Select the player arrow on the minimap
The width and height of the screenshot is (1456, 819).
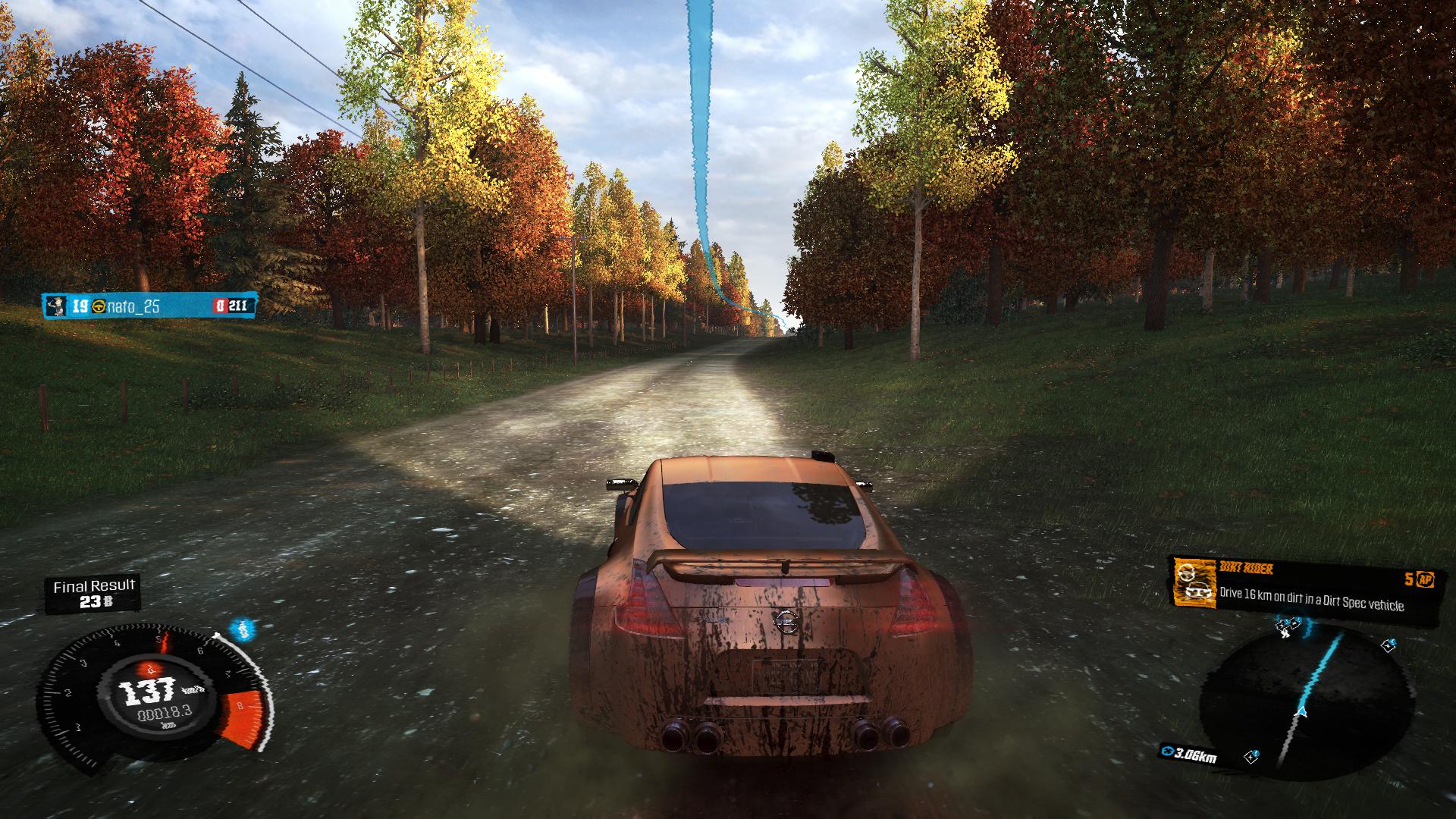(1302, 712)
